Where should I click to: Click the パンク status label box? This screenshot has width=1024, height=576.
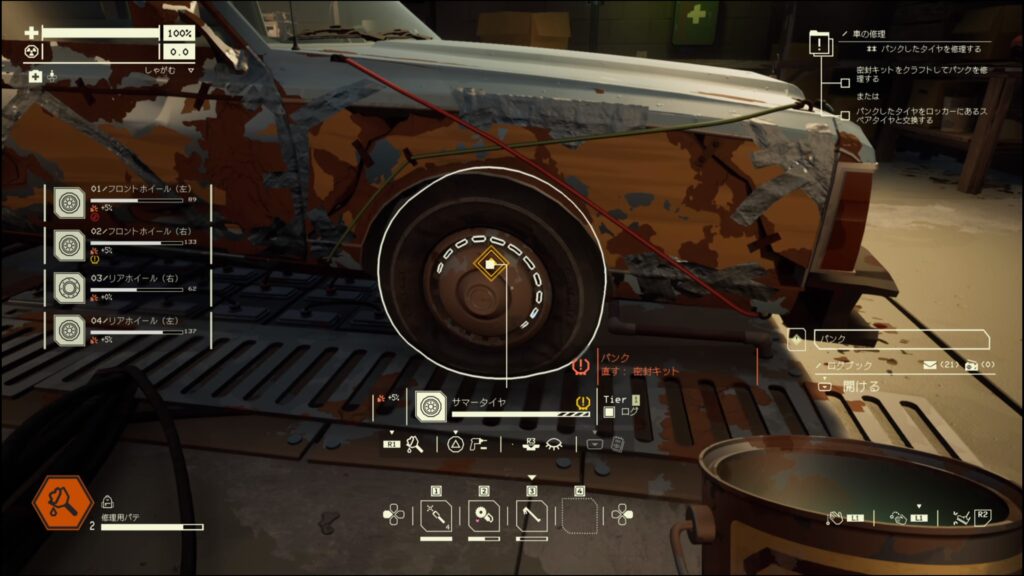(x=900, y=340)
